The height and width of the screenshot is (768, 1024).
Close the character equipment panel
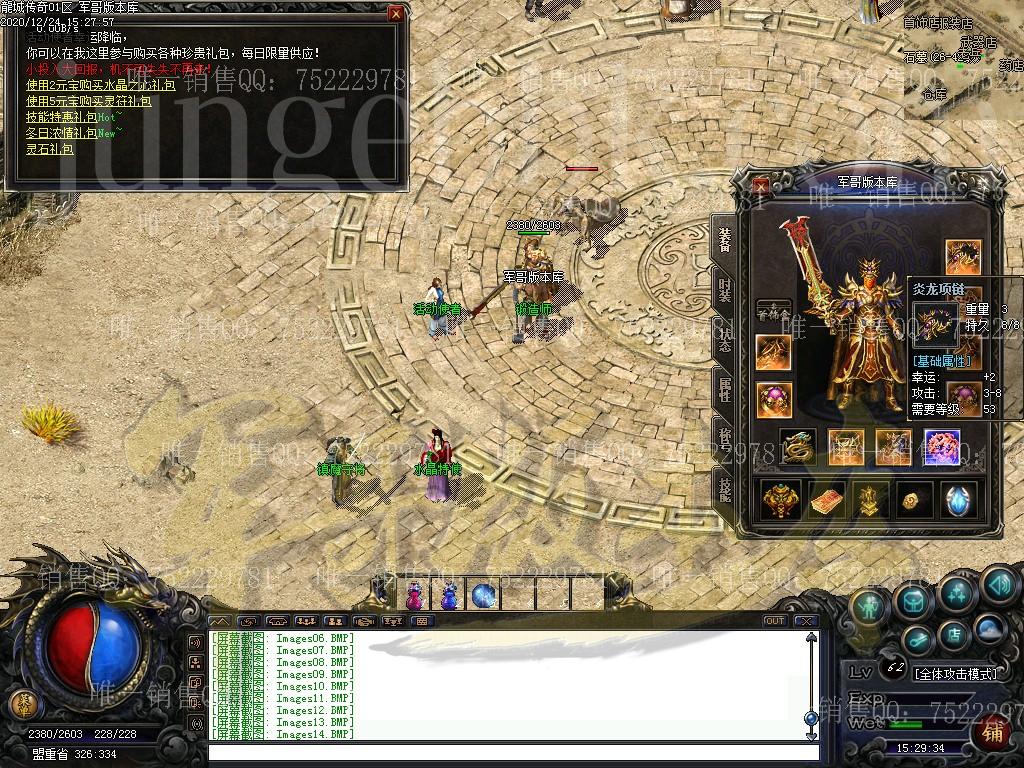point(762,185)
